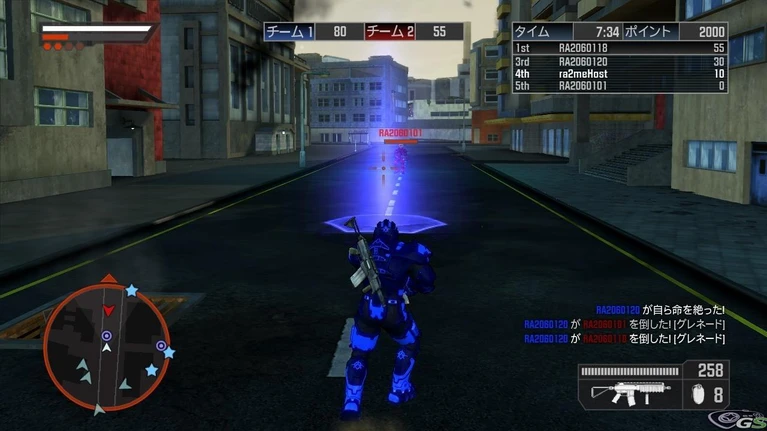This screenshot has height=431, width=767.
Task: Choose the grenade icon beside the rifle
Action: click(697, 395)
